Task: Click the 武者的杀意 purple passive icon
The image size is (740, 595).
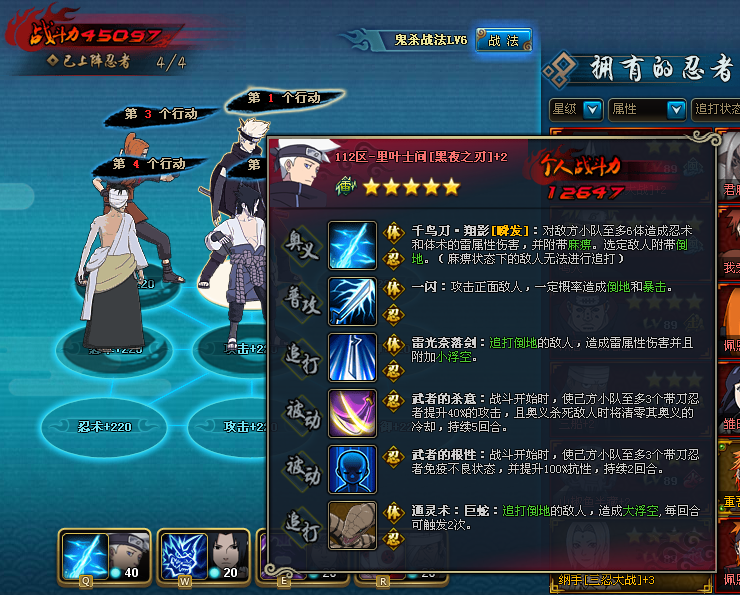Action: 352,413
